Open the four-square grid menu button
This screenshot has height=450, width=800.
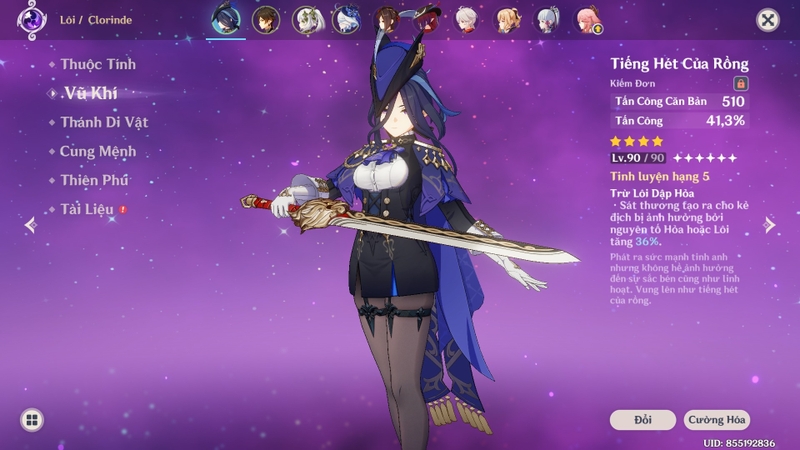(x=31, y=420)
